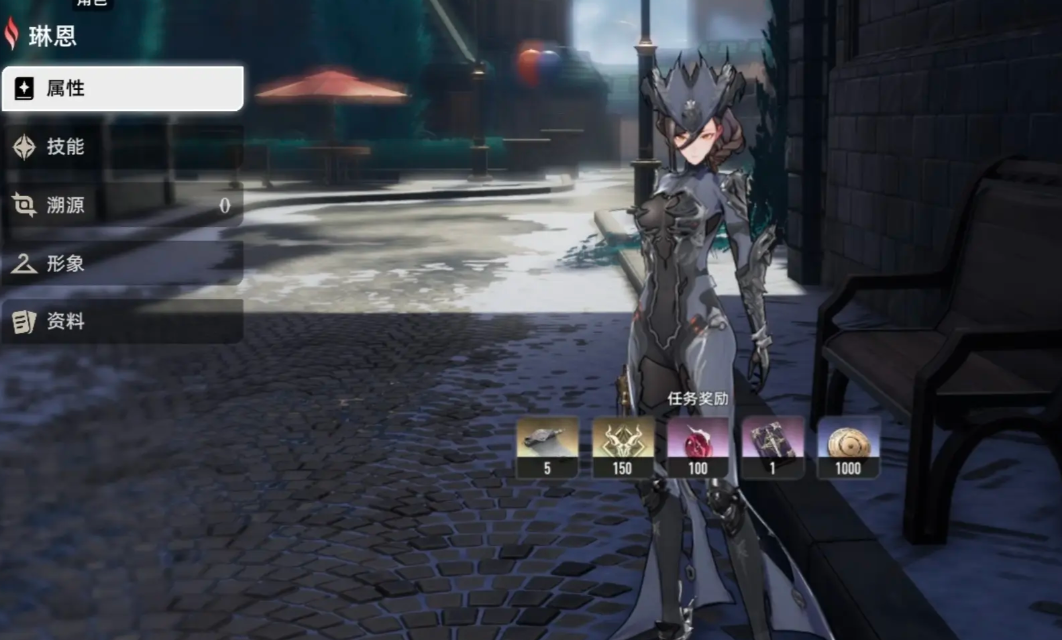Switch to the 技能 skills tab
The width and height of the screenshot is (1062, 640).
click(x=122, y=147)
